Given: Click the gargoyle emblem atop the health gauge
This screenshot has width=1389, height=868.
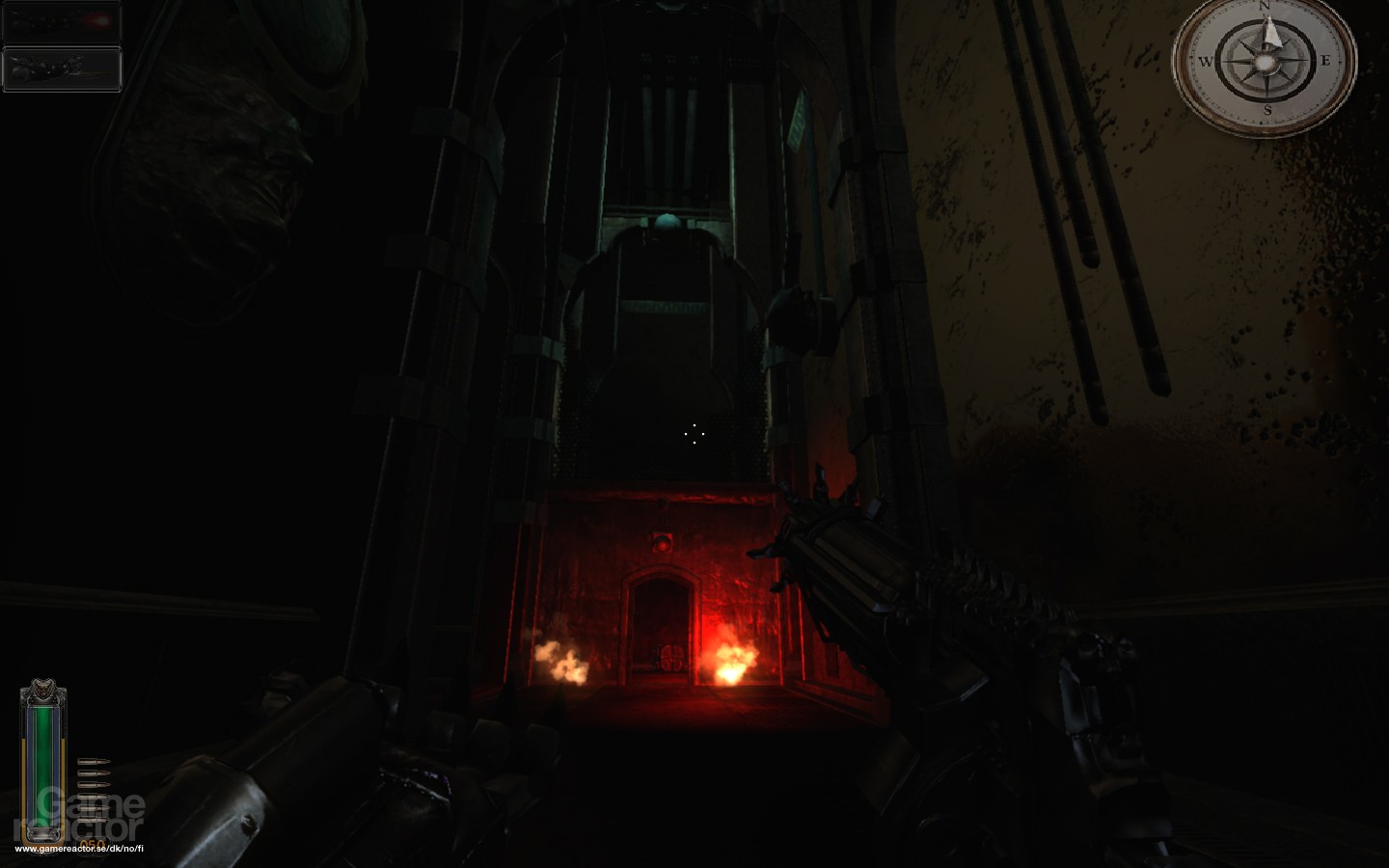Looking at the screenshot, I should [x=42, y=689].
